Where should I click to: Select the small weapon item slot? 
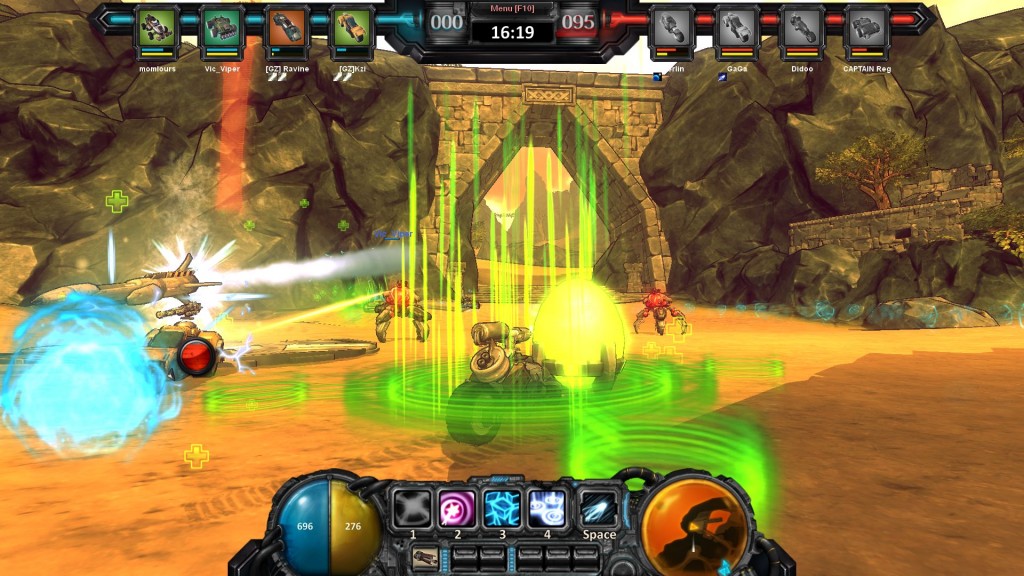coord(424,557)
